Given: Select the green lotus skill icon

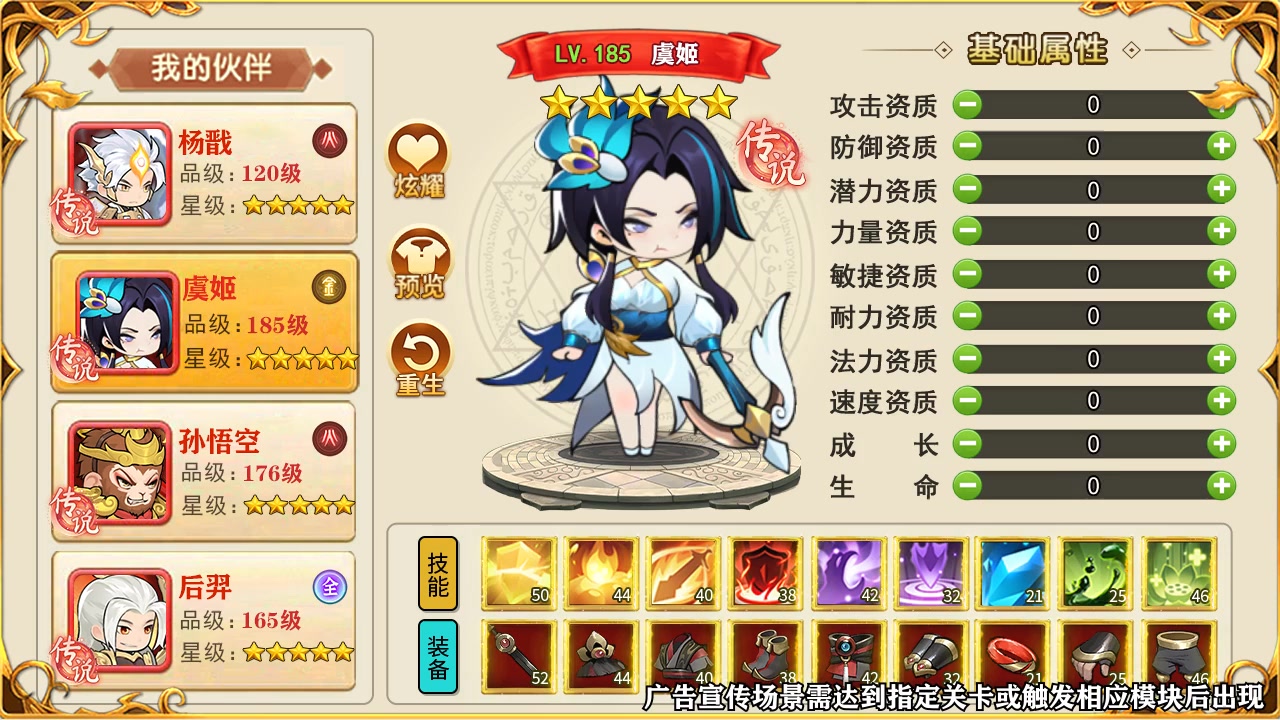Looking at the screenshot, I should coord(1178,571).
